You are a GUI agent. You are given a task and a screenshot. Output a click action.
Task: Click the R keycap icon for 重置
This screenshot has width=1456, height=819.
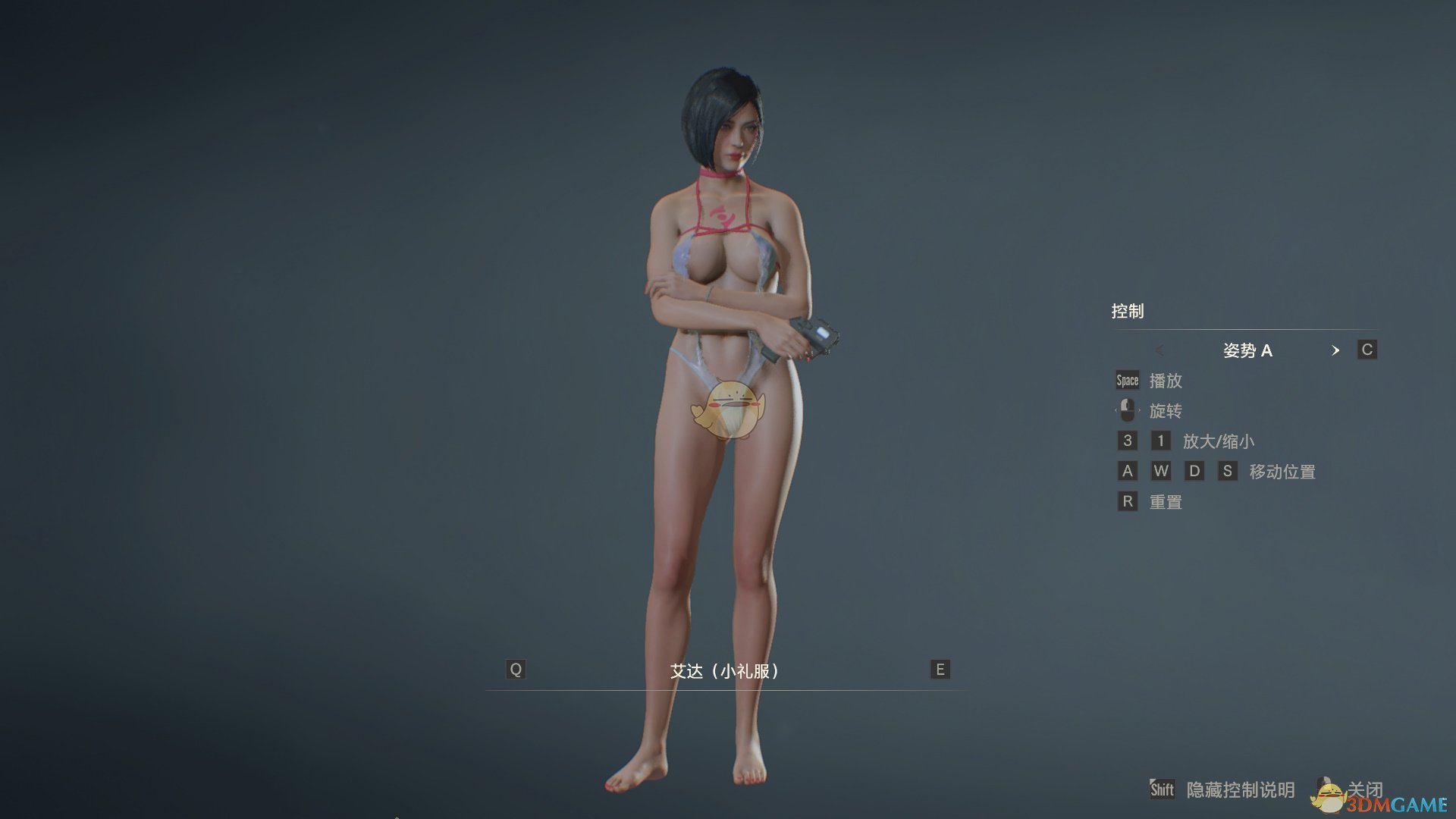1127,501
